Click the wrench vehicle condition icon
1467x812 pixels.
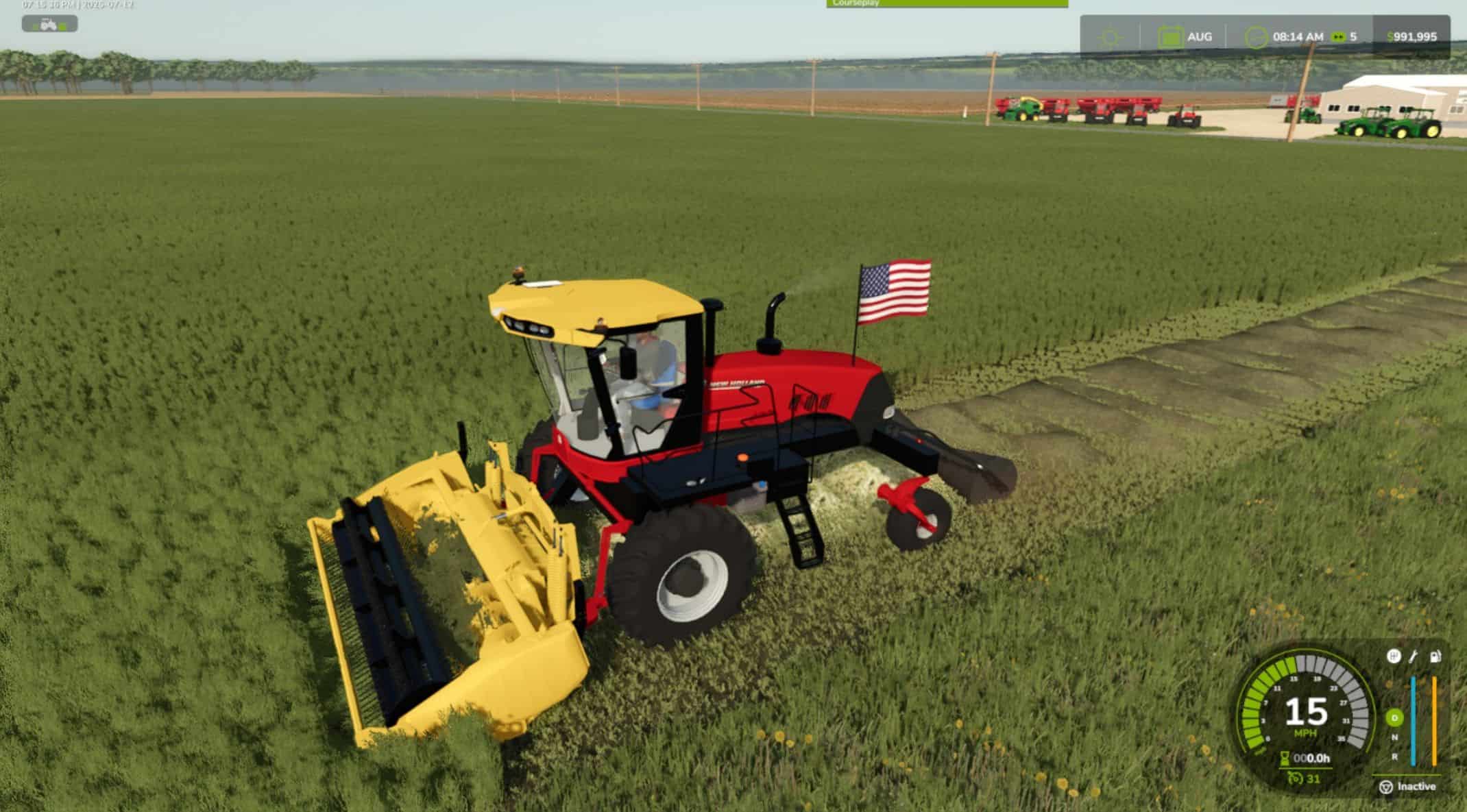1414,656
